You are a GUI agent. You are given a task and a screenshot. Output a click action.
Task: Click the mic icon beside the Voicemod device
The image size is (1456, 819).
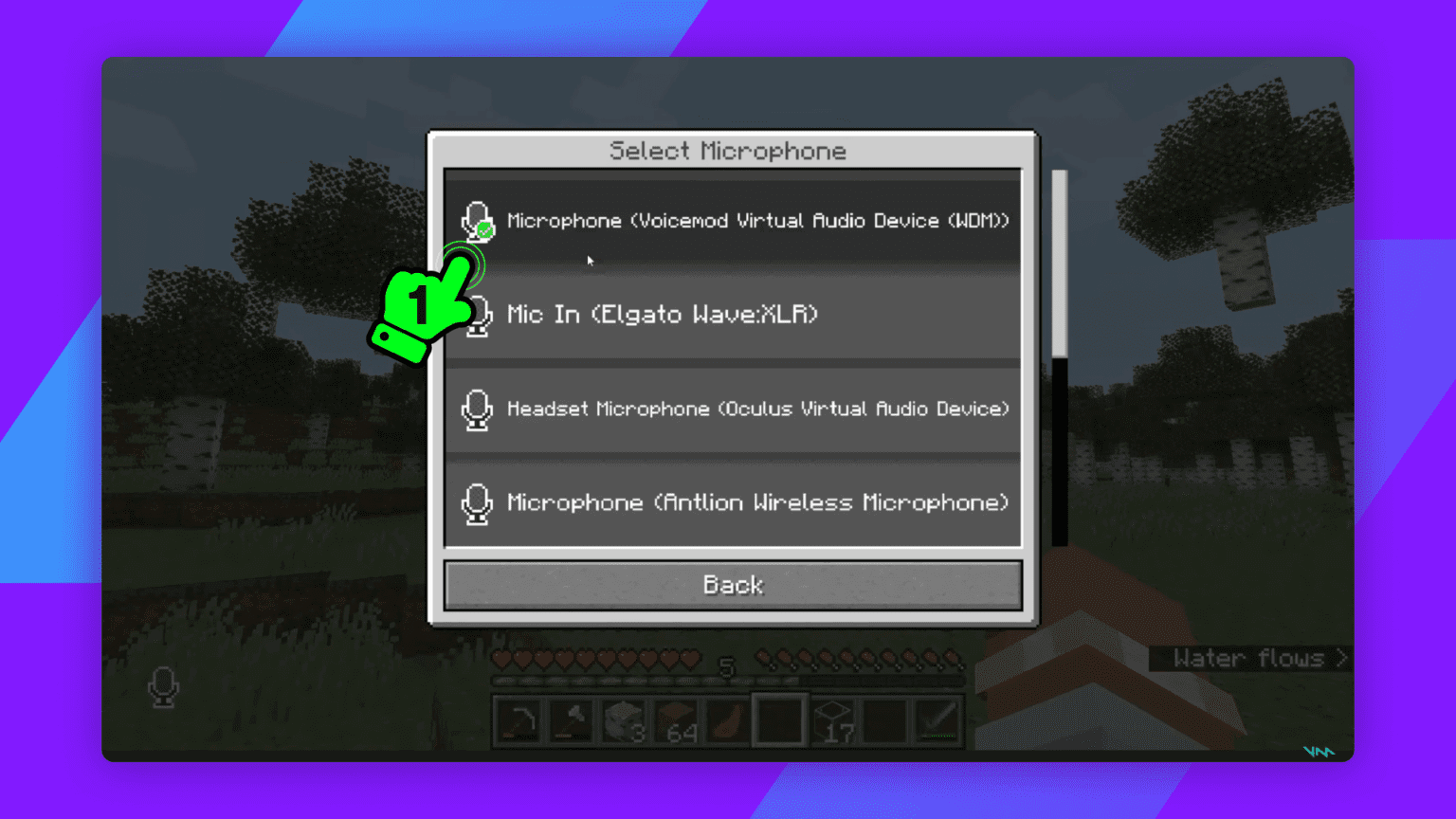(477, 218)
